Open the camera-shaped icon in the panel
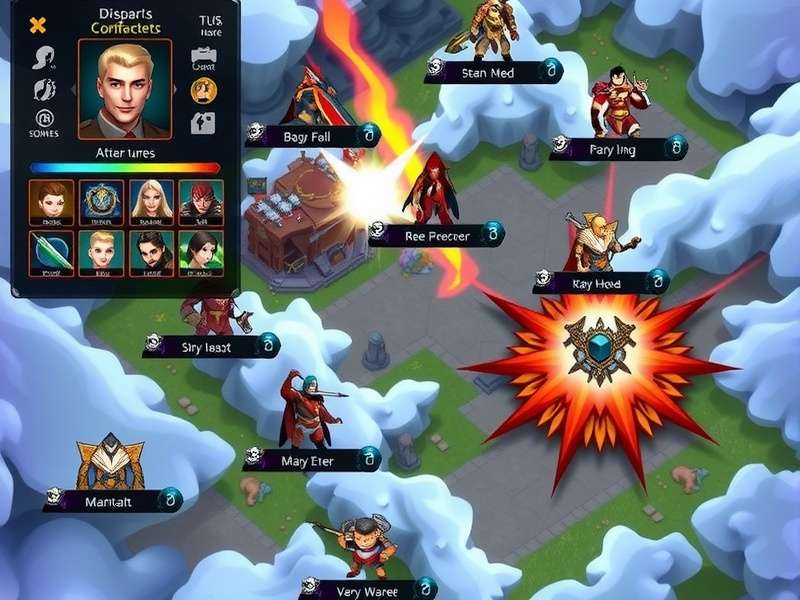800x600 pixels. click(x=204, y=58)
